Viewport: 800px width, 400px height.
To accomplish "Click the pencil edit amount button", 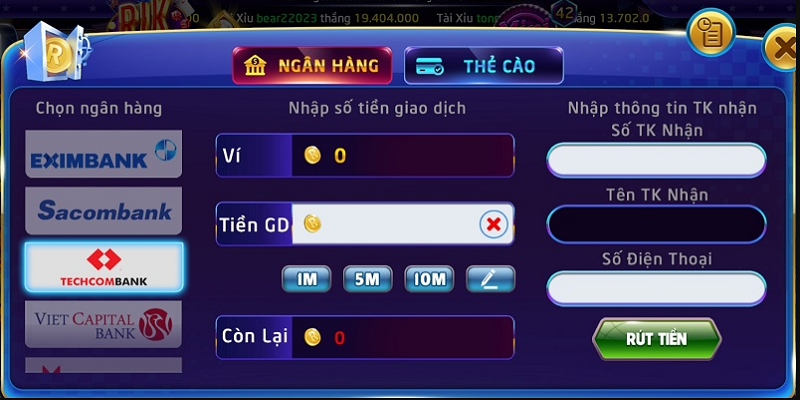I will click(490, 279).
